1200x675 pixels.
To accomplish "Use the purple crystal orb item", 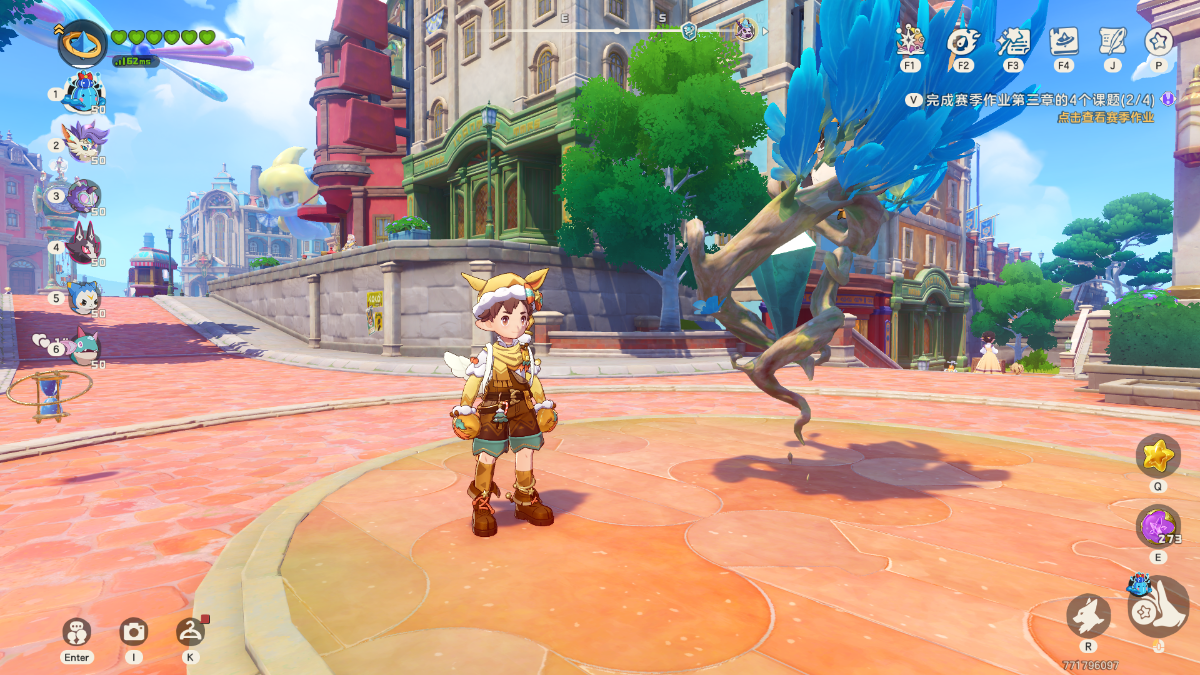I will pos(1157,527).
